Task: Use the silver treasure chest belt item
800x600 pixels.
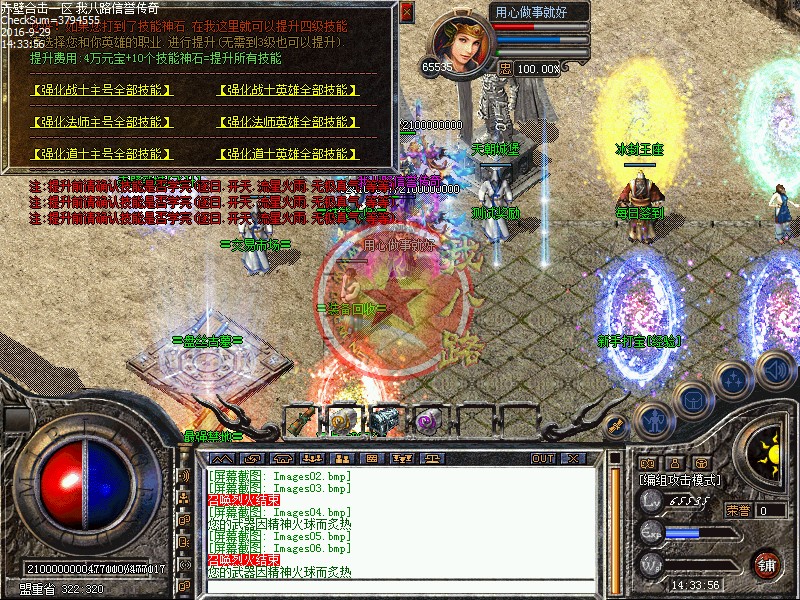Action: pyautogui.click(x=384, y=421)
